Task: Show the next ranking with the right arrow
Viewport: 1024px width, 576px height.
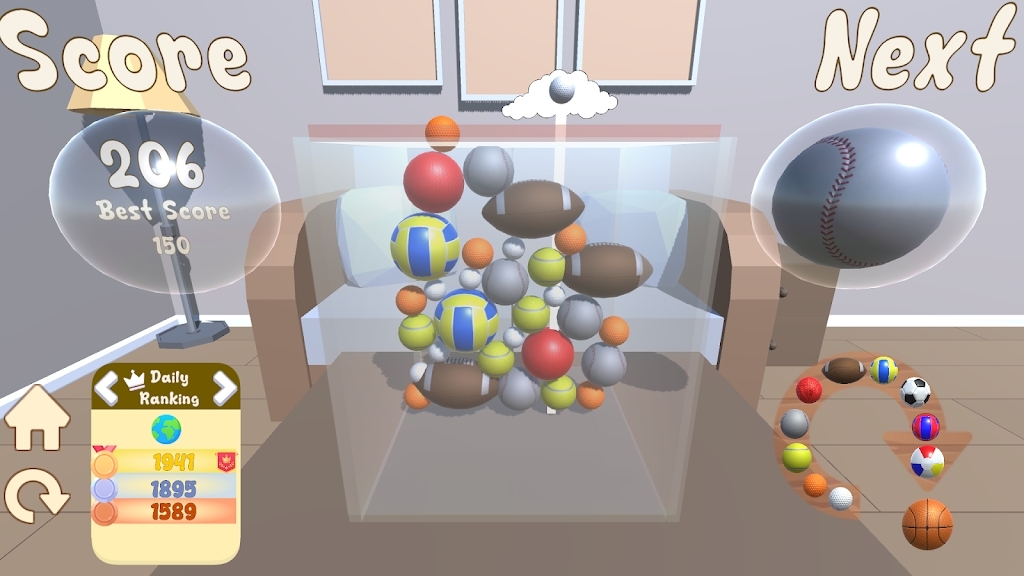Action: click(225, 388)
